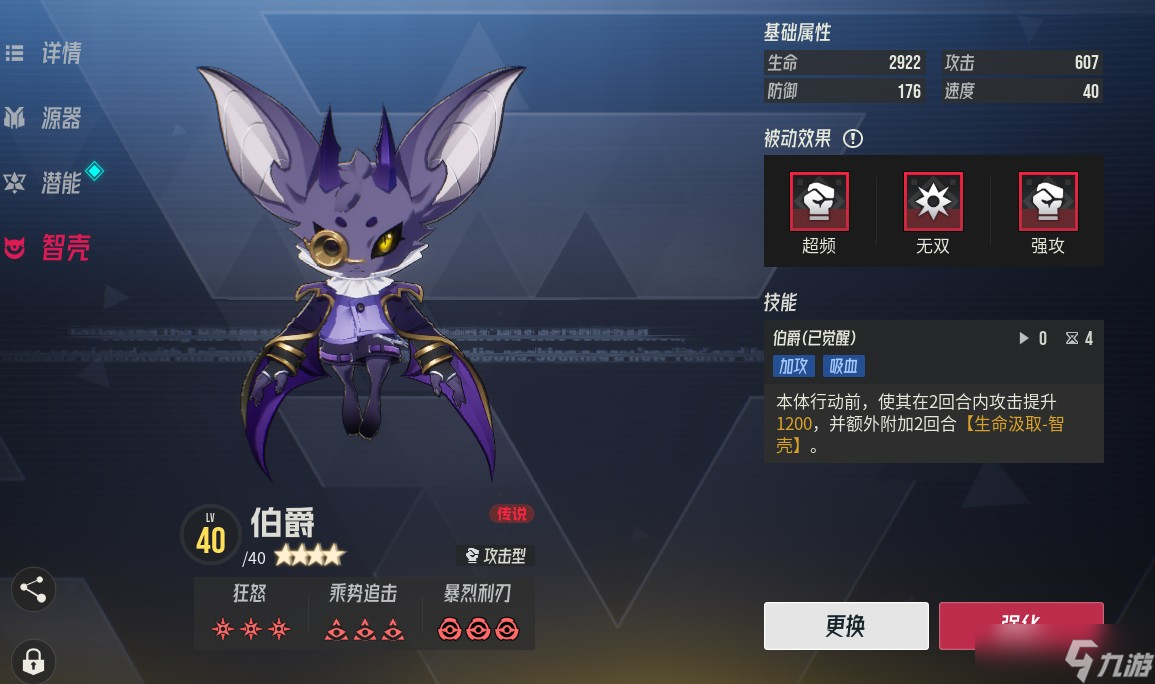Viewport: 1155px width, 684px height.
Task: Open the 源器 tab
Action: (x=45, y=119)
